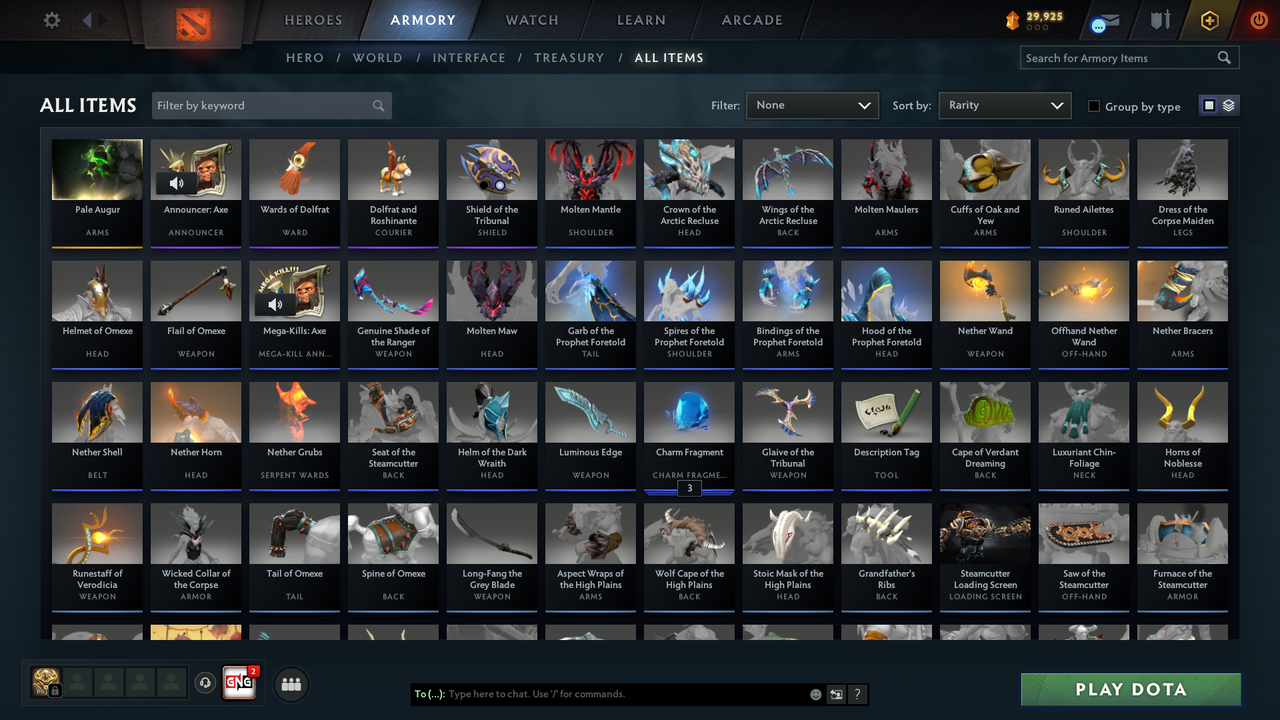Open the GNG event button

pos(238,683)
